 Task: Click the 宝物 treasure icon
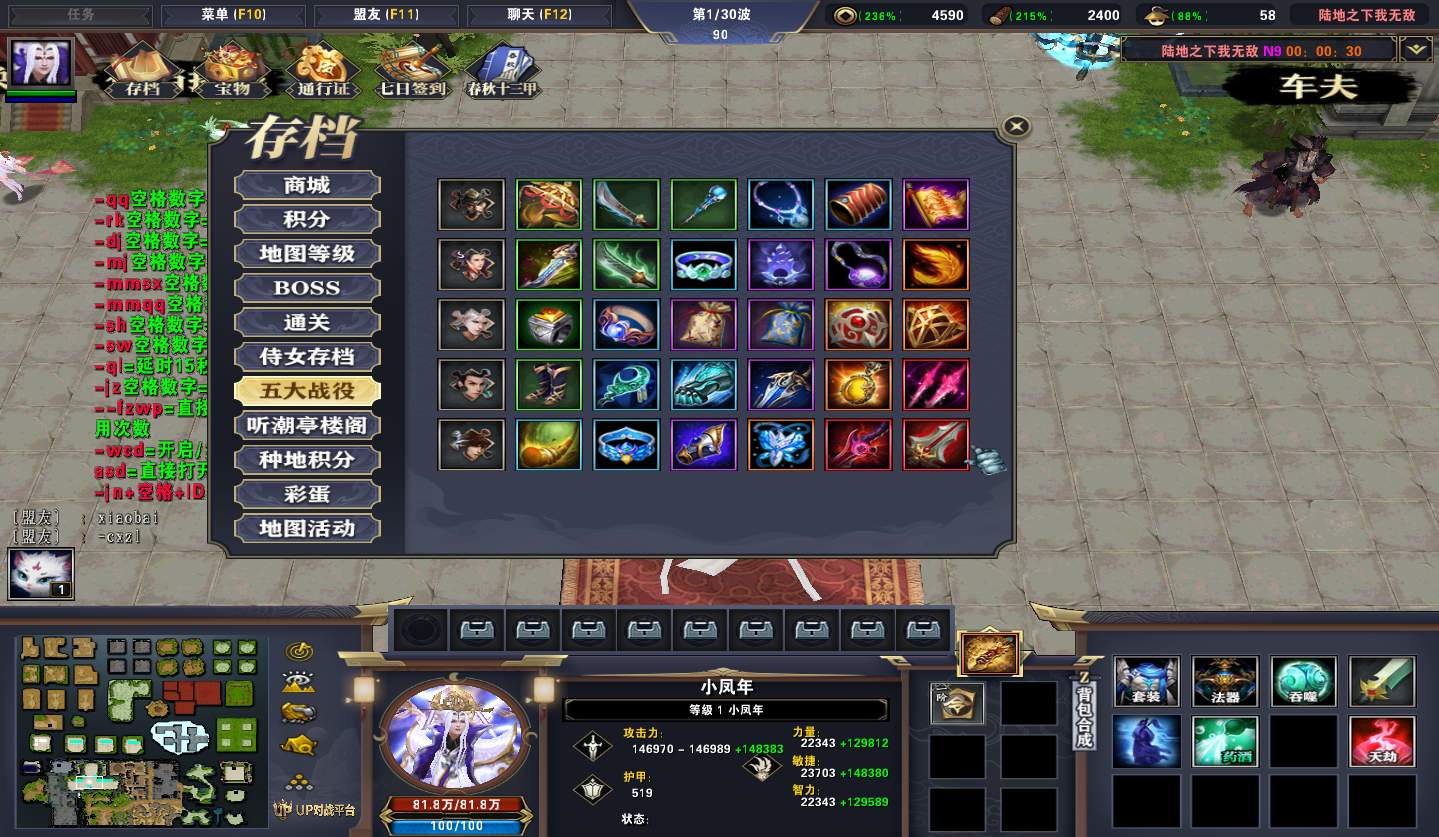tap(231, 70)
